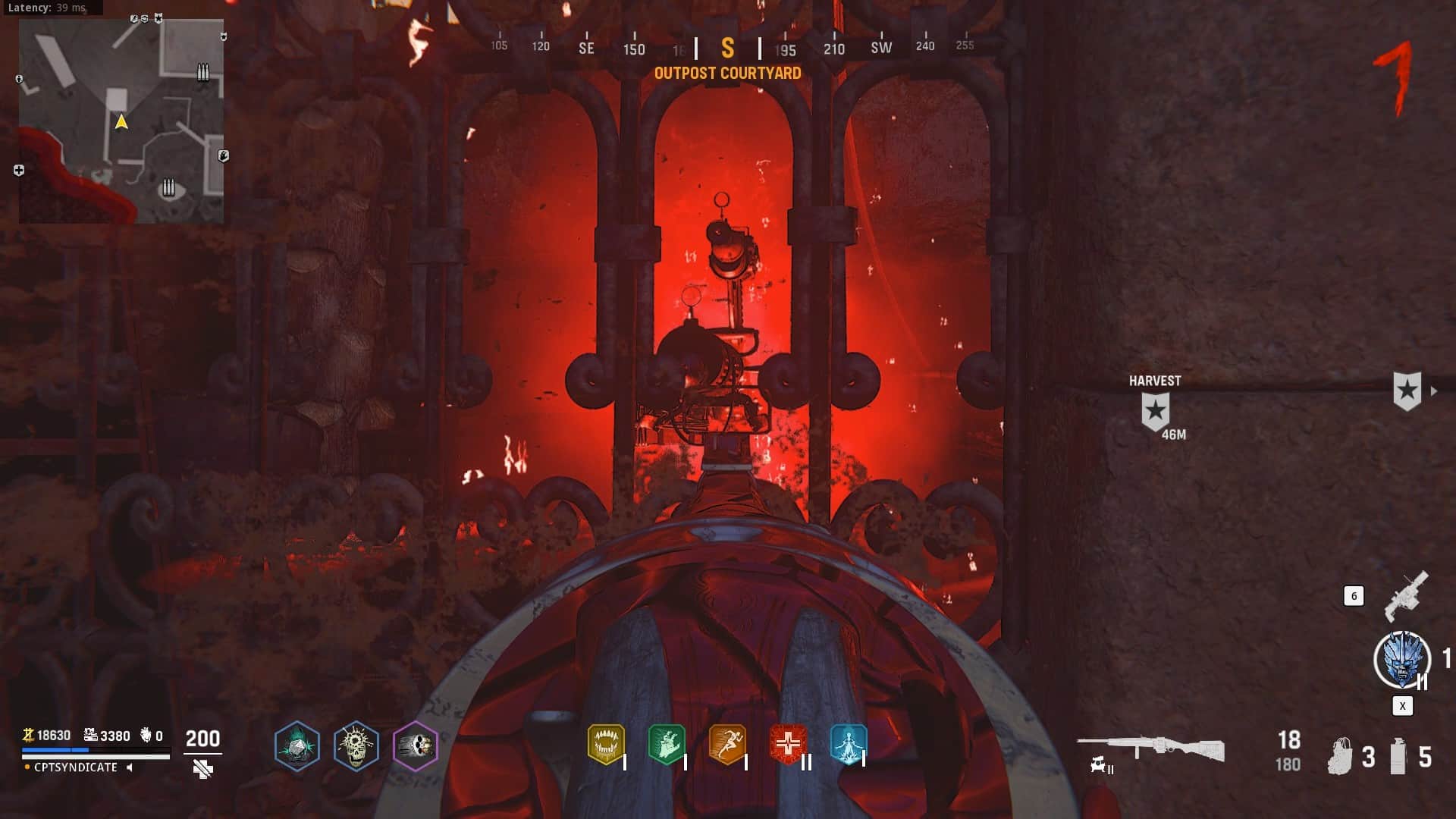Click the yellow fanged mouth perk

click(606, 744)
